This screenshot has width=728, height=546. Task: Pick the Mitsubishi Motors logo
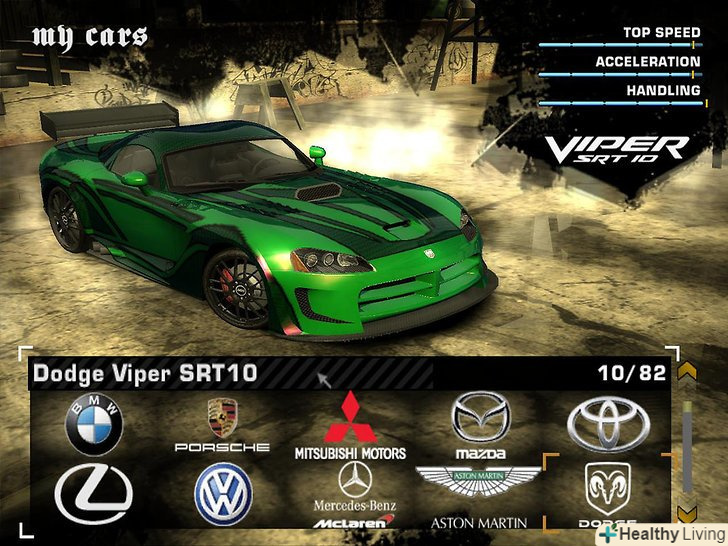click(349, 425)
